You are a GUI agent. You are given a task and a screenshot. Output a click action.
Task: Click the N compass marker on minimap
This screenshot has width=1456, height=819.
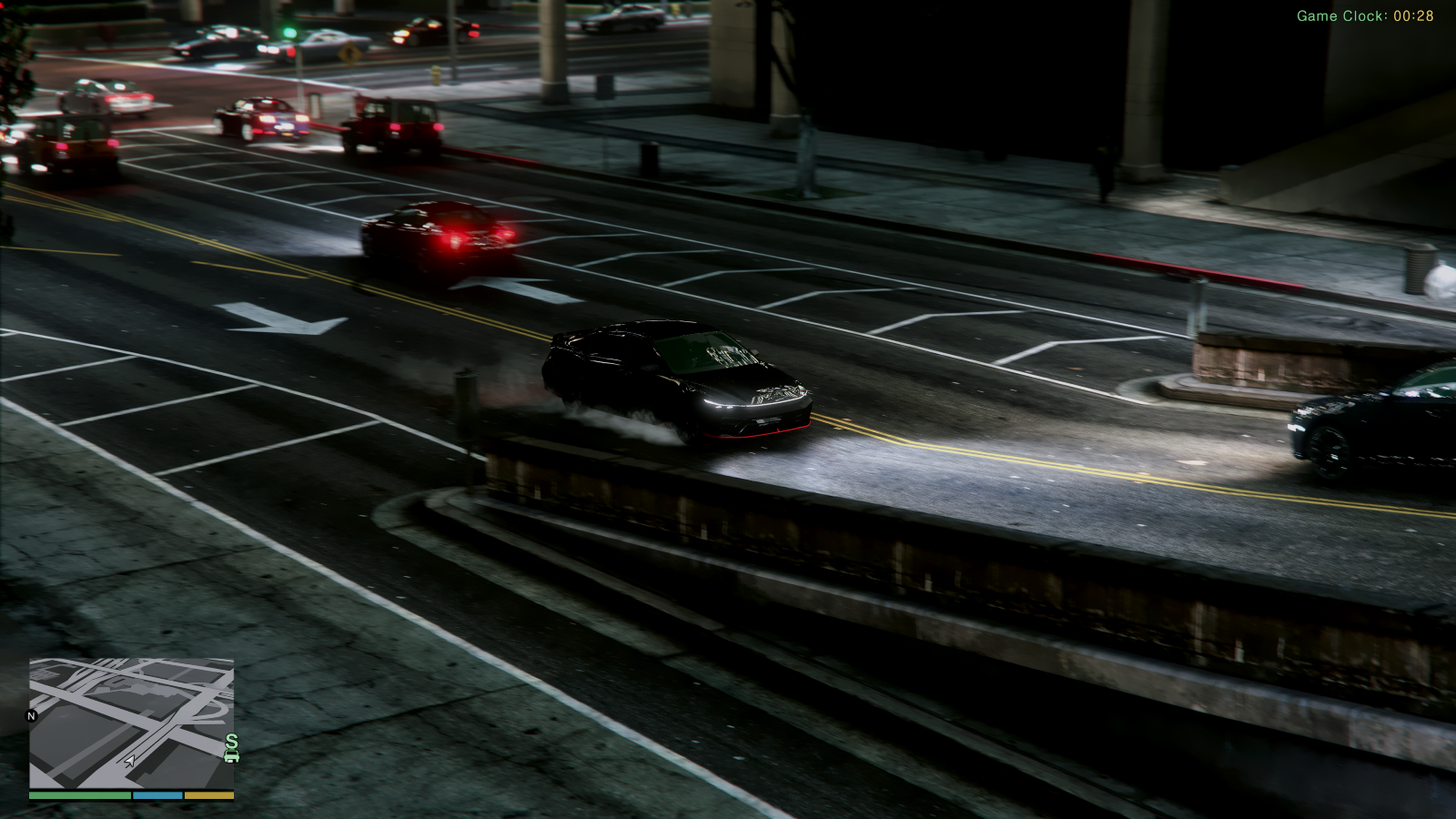click(x=31, y=715)
